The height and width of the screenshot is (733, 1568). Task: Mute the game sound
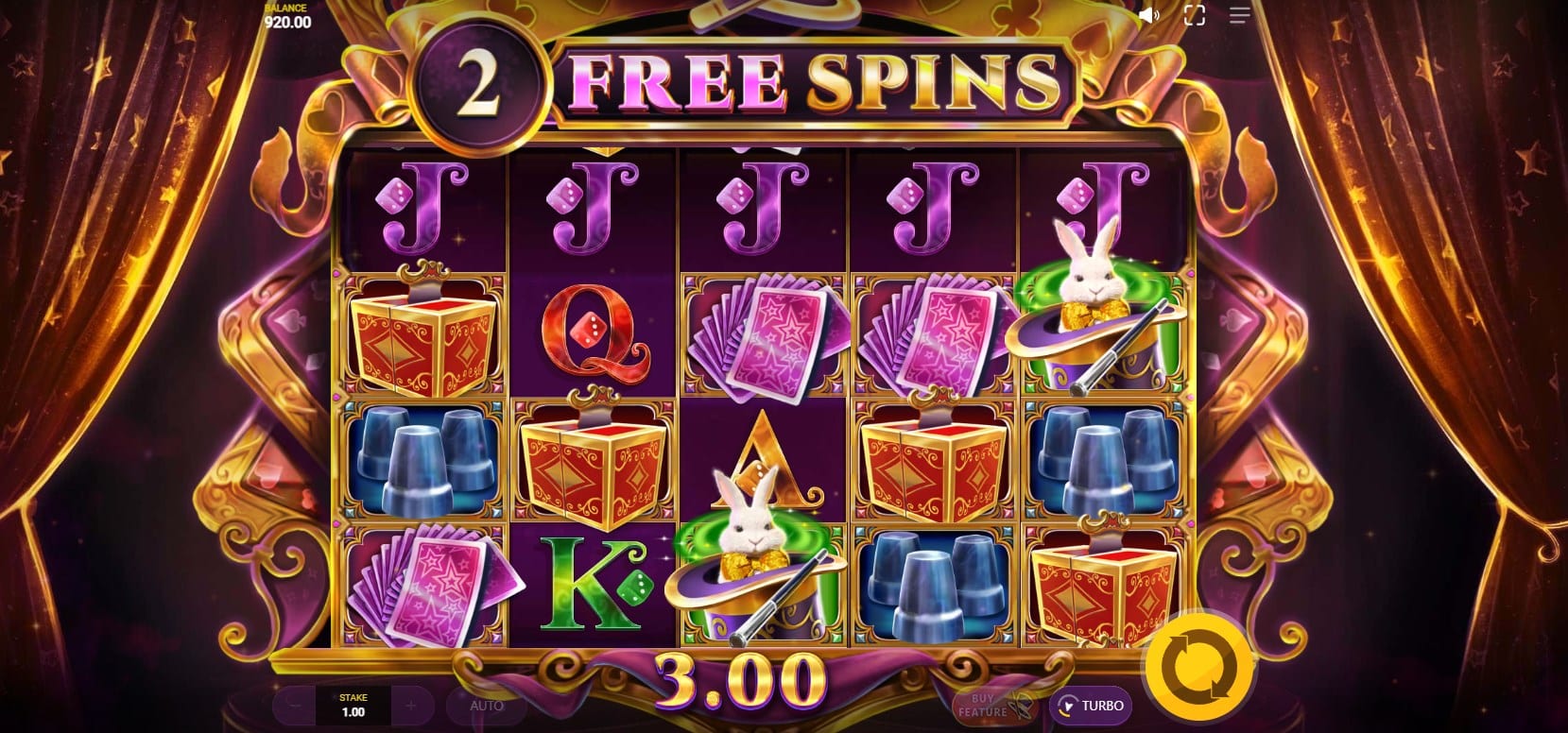click(x=1149, y=15)
